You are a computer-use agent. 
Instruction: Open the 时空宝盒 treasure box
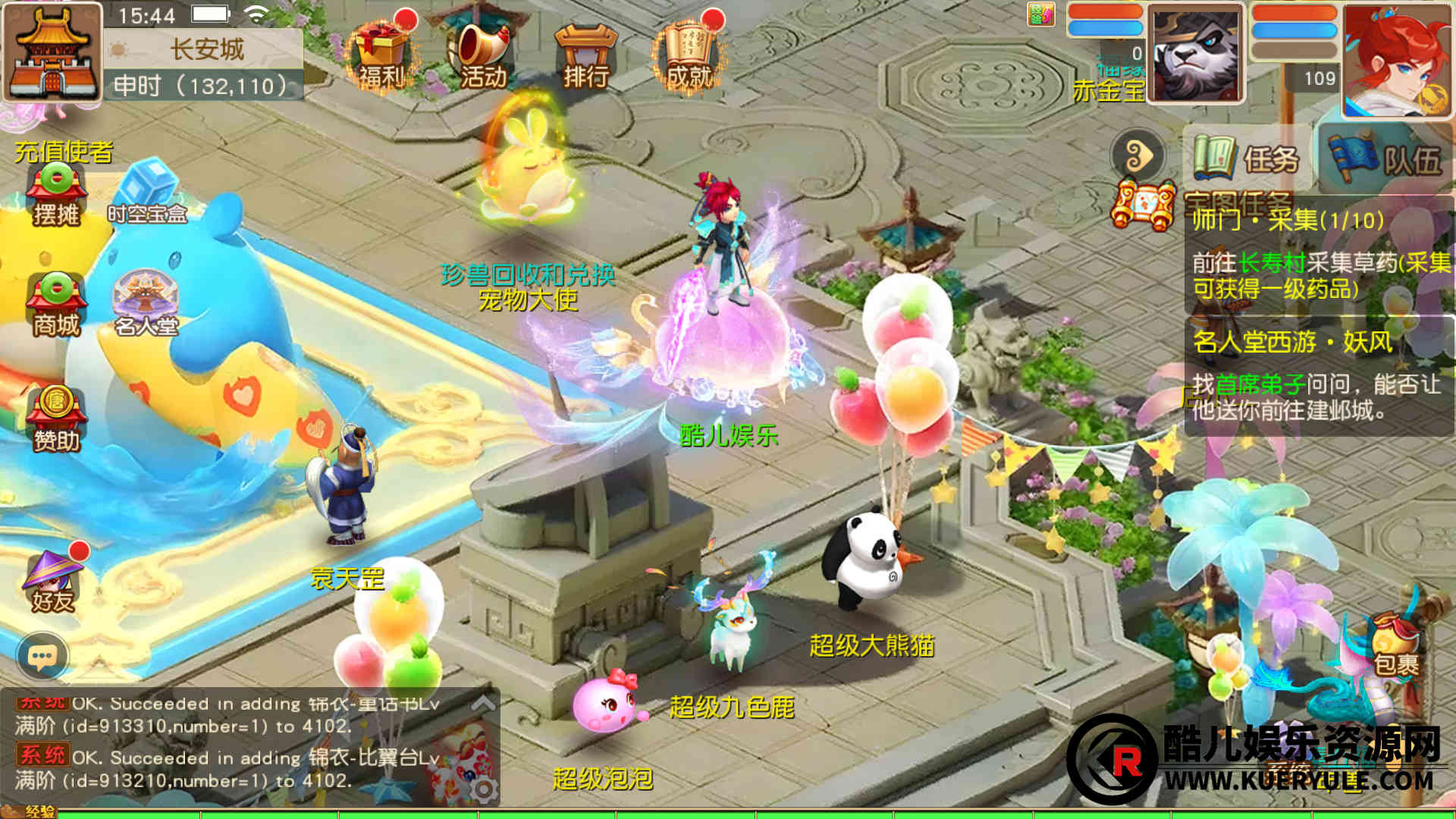[x=148, y=194]
